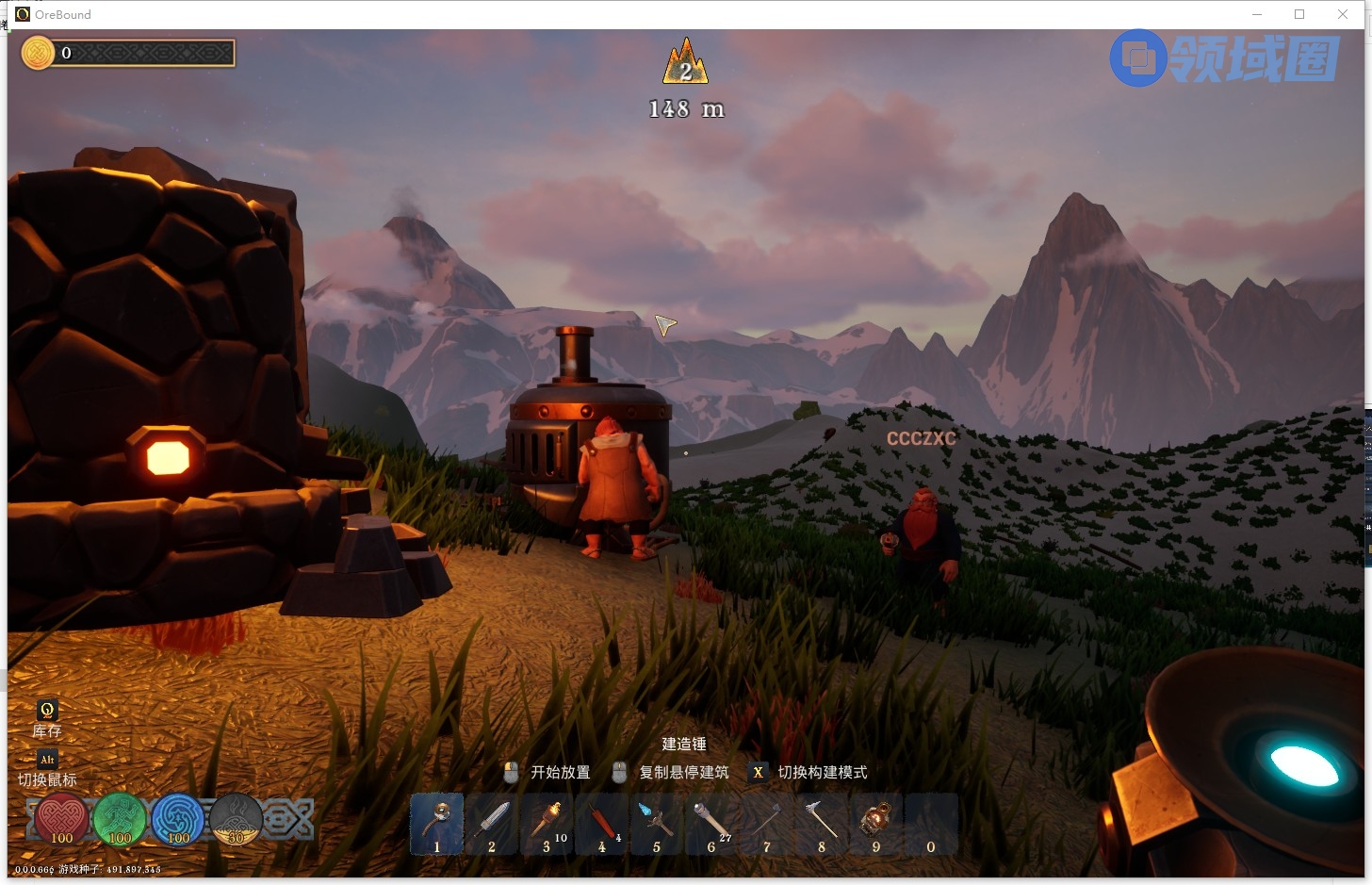Screen dimensions: 1372x885
Task: Select the wooden club stack in slot 6
Action: [x=710, y=823]
